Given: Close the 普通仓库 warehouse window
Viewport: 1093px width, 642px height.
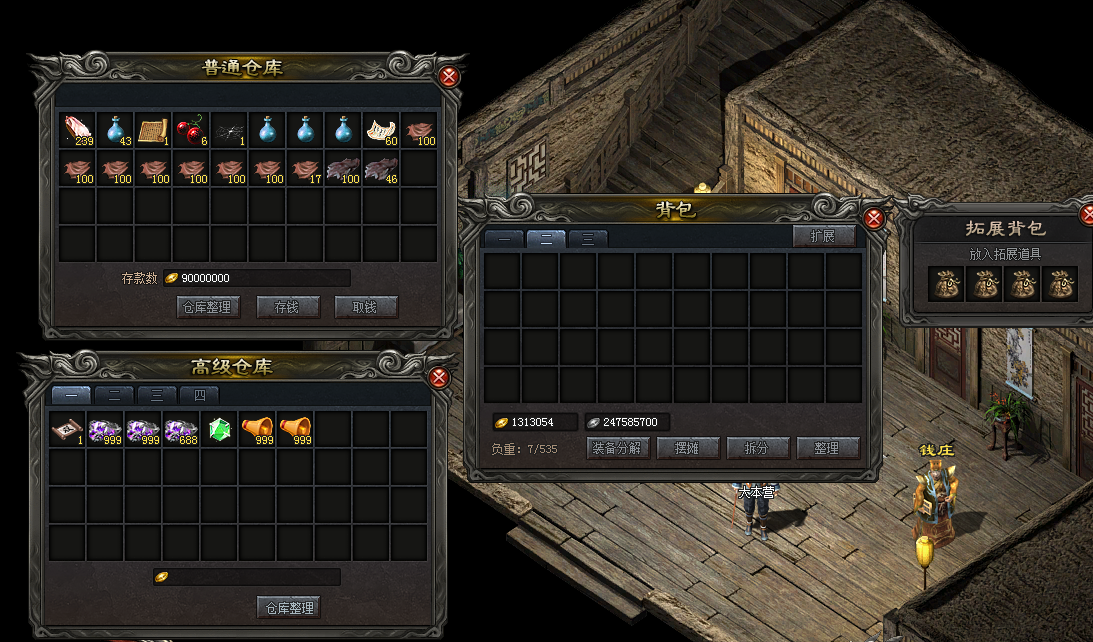Looking at the screenshot, I should (x=449, y=76).
